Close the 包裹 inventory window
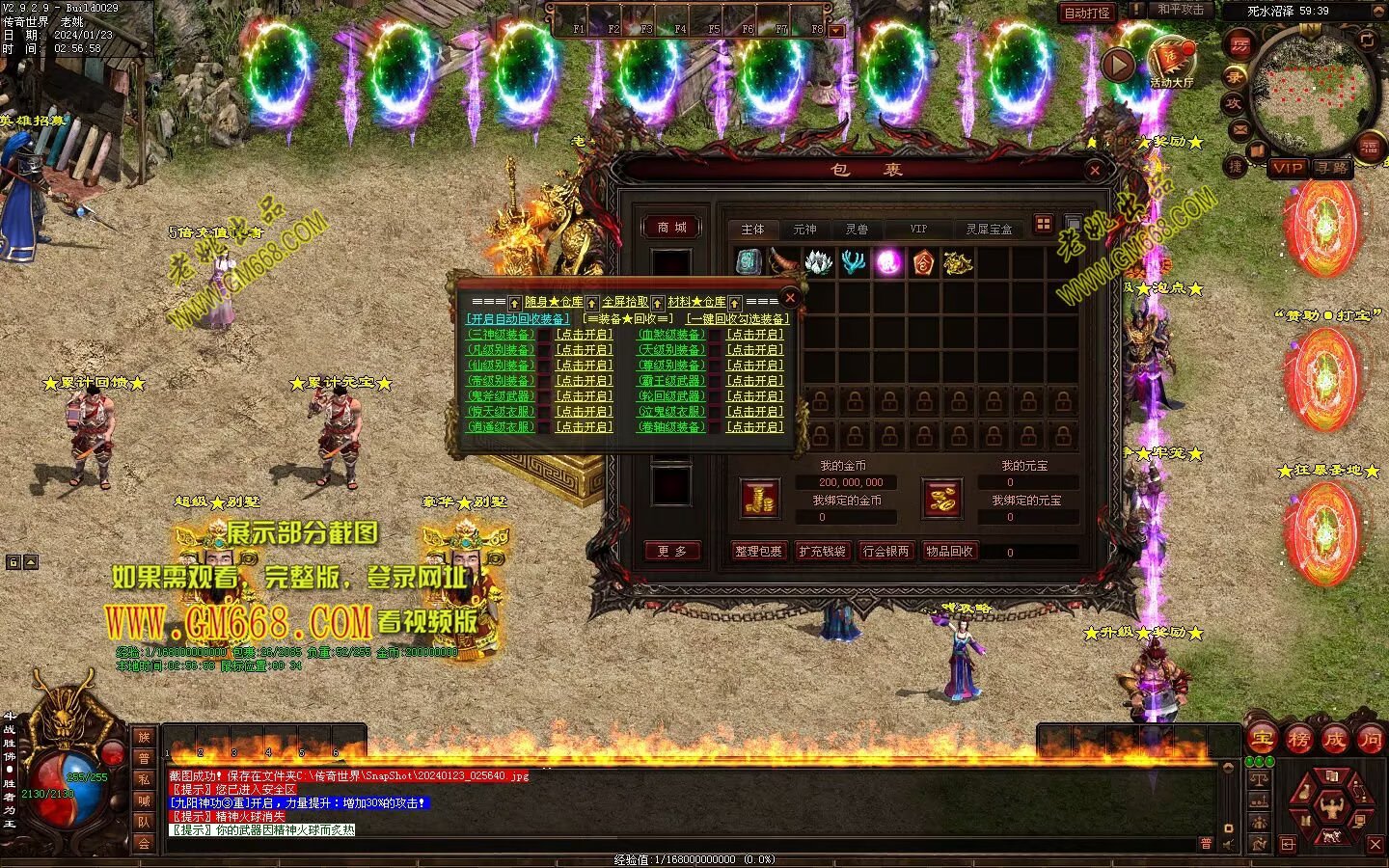This screenshot has height=868, width=1389. click(1095, 171)
